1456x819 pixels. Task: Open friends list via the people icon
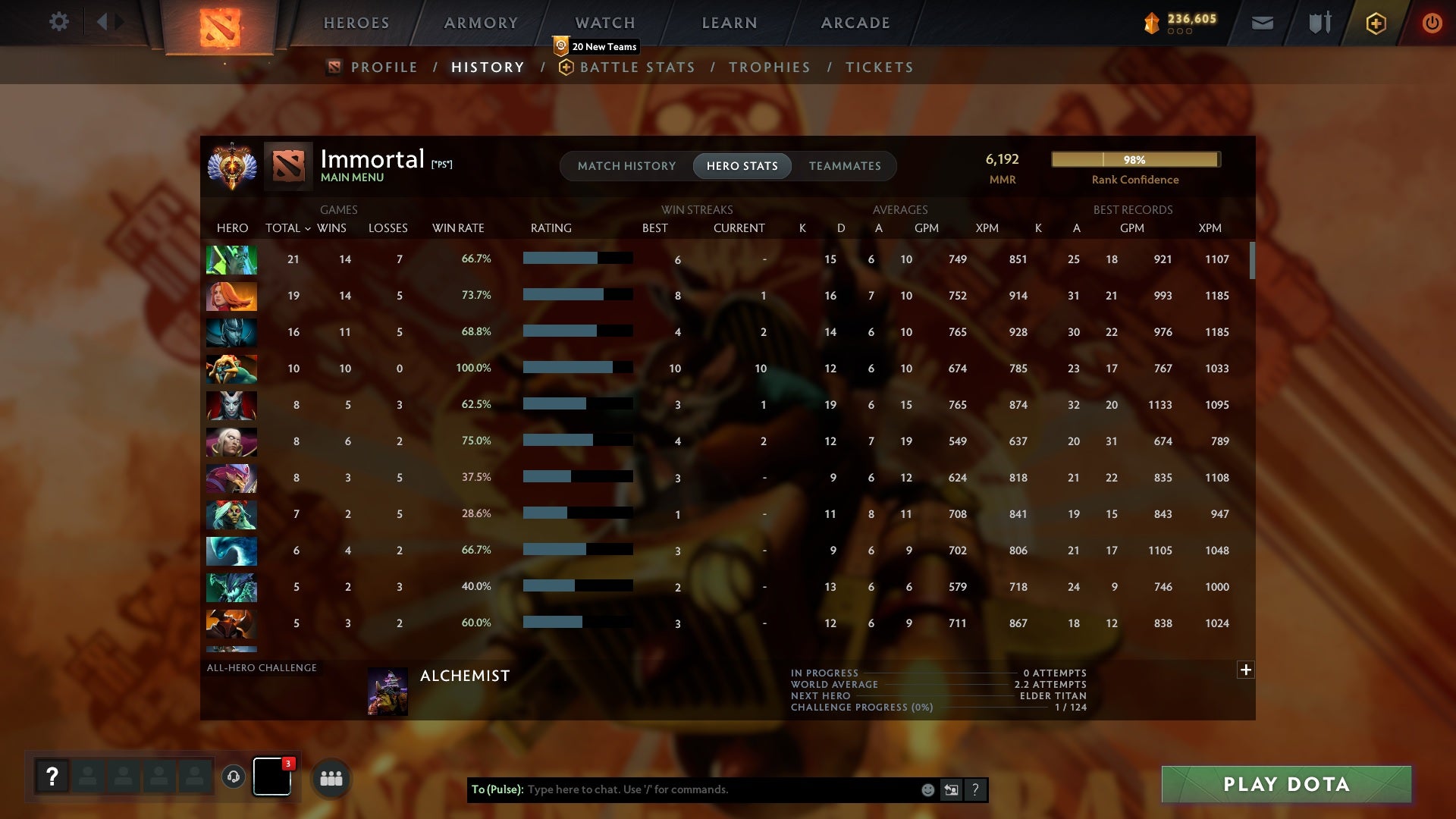331,777
